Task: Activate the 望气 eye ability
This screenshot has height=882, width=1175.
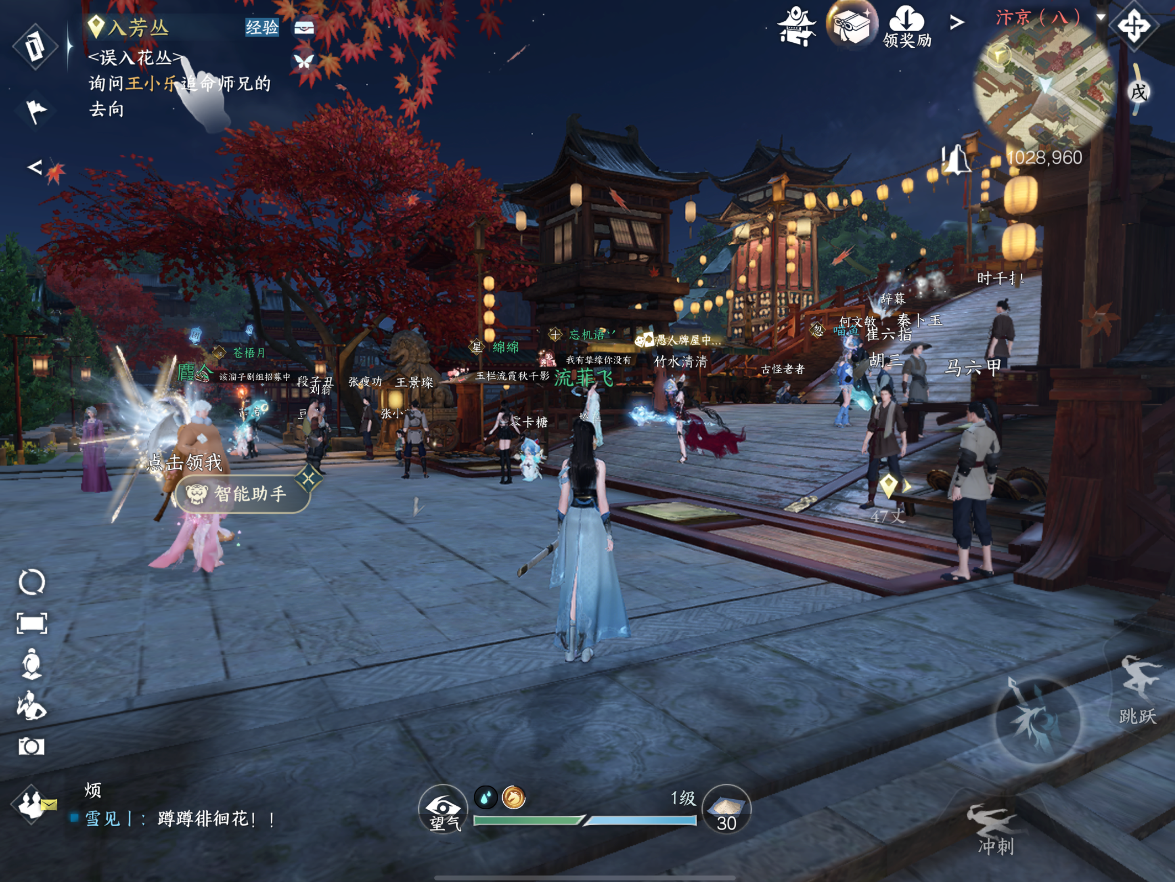Action: (x=442, y=808)
